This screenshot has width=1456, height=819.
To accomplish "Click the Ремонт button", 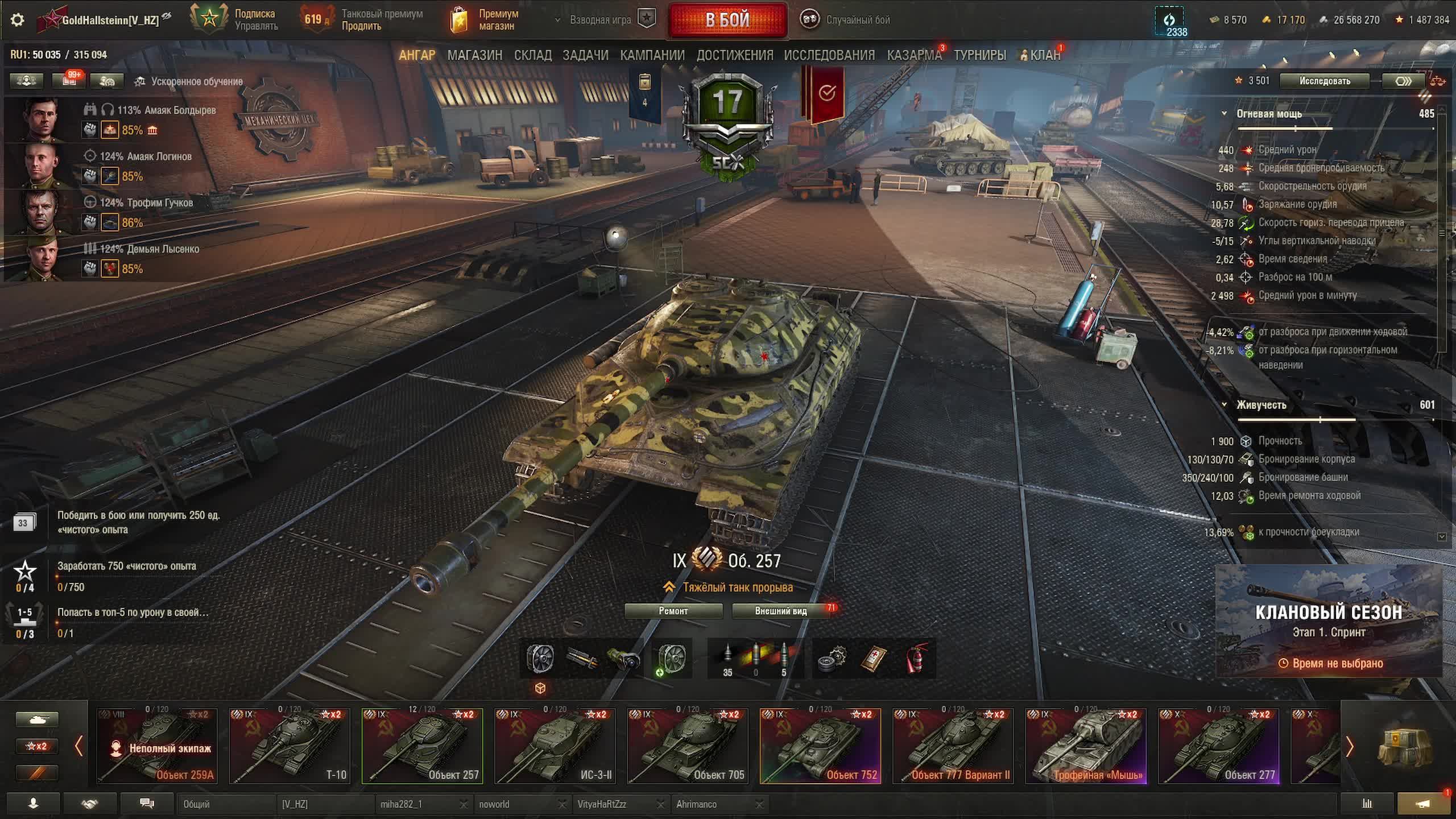I will 673,611.
